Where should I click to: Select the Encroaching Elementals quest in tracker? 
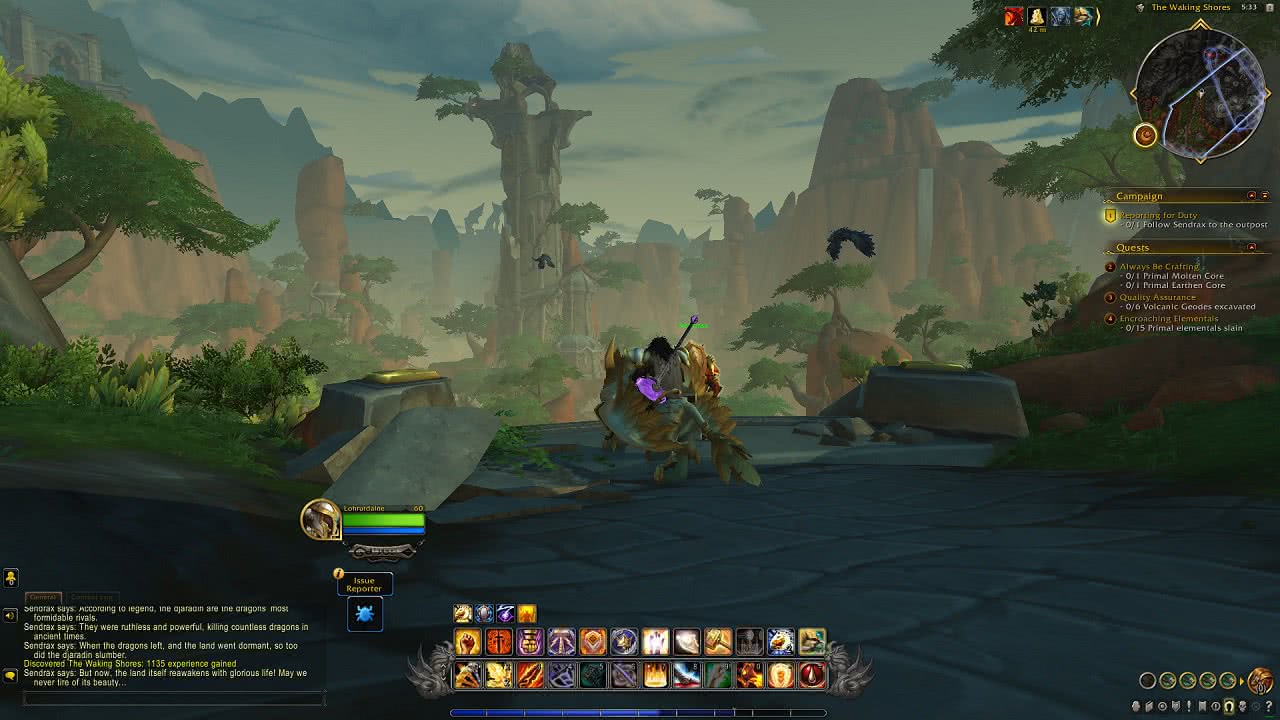click(1168, 319)
